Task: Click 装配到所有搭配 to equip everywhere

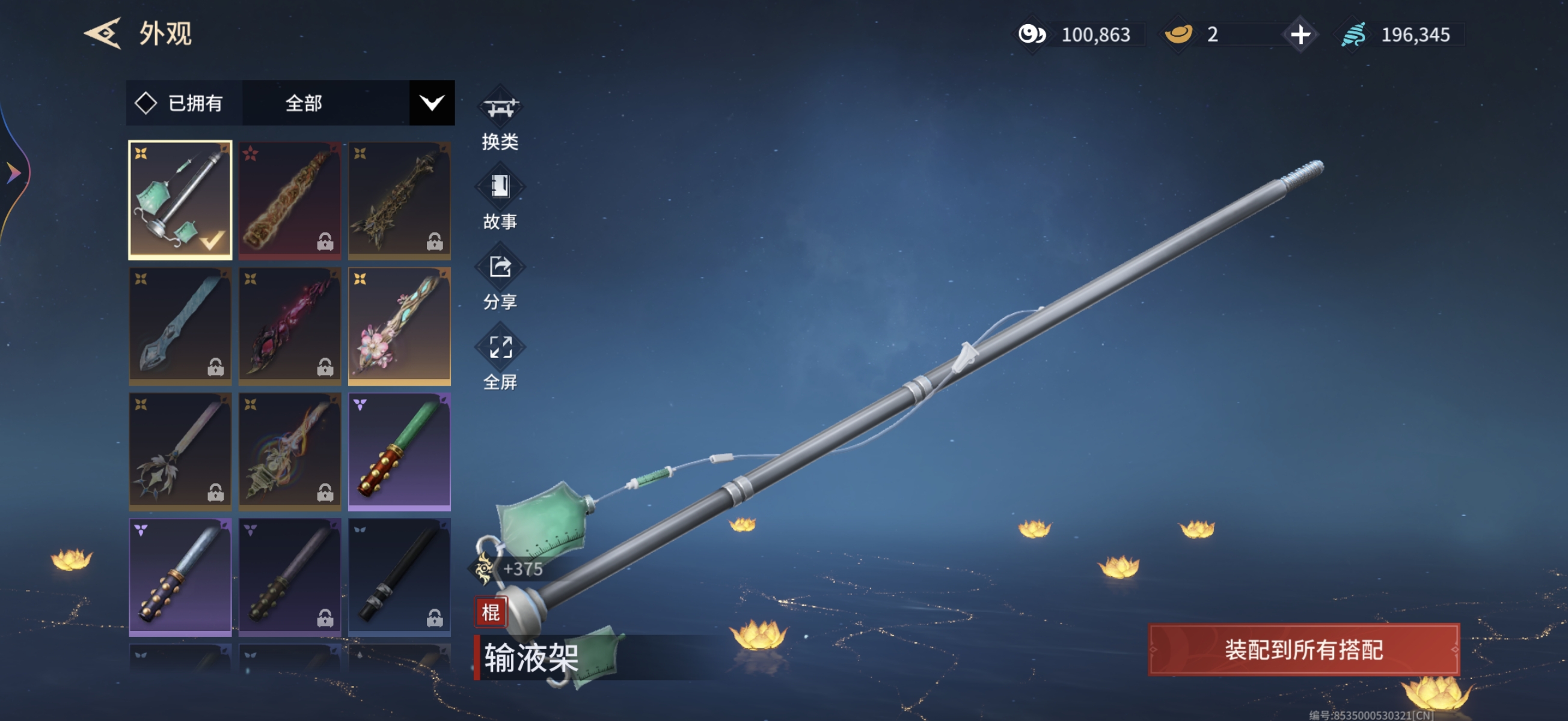Action: (1303, 650)
